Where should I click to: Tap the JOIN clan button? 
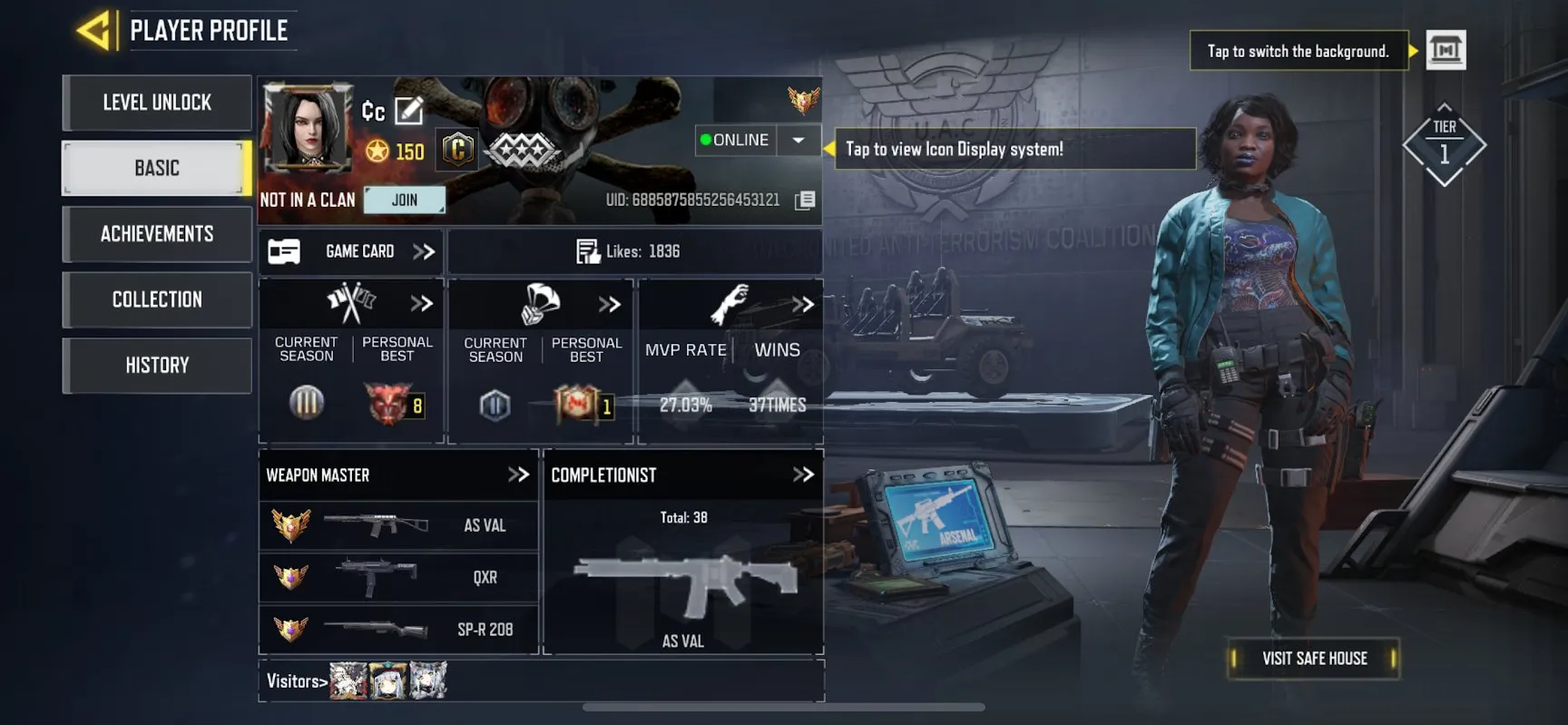pos(405,199)
